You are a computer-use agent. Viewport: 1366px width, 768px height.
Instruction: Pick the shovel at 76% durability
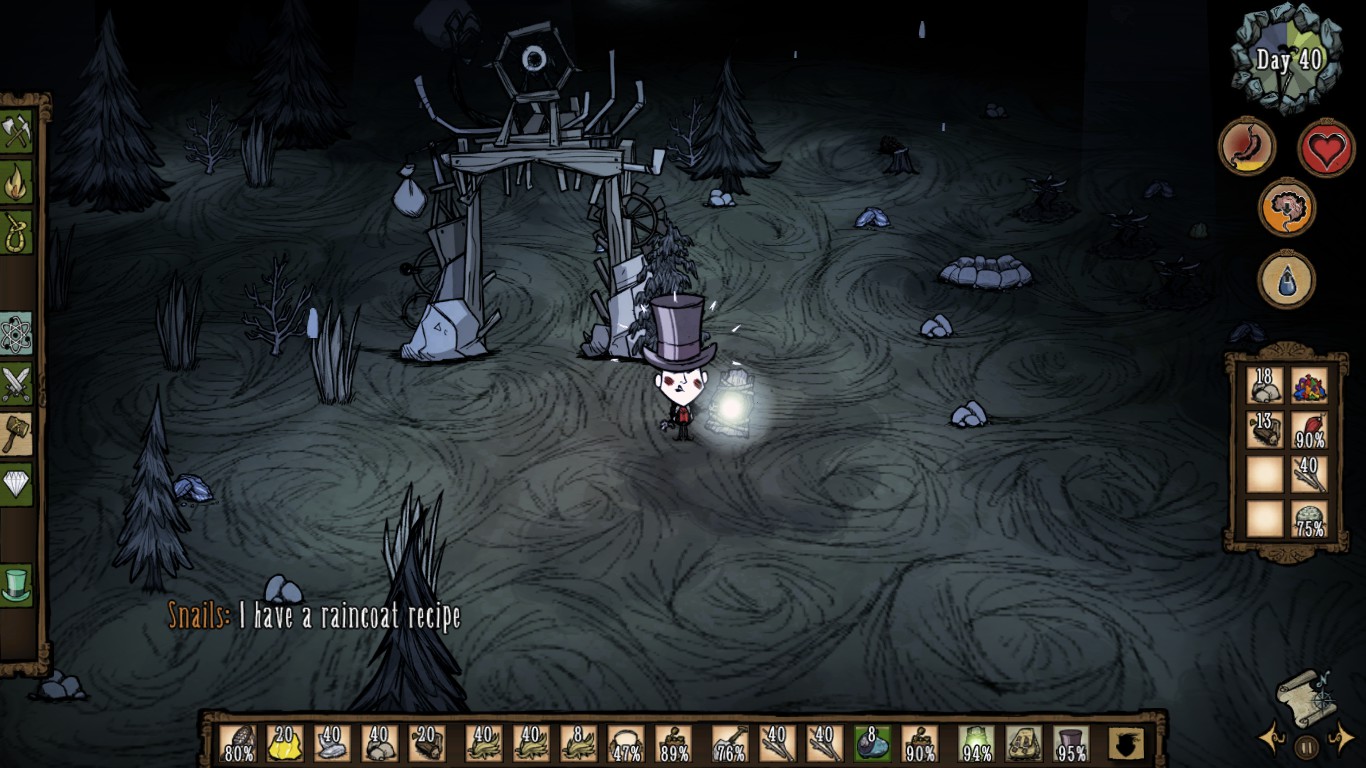point(729,744)
